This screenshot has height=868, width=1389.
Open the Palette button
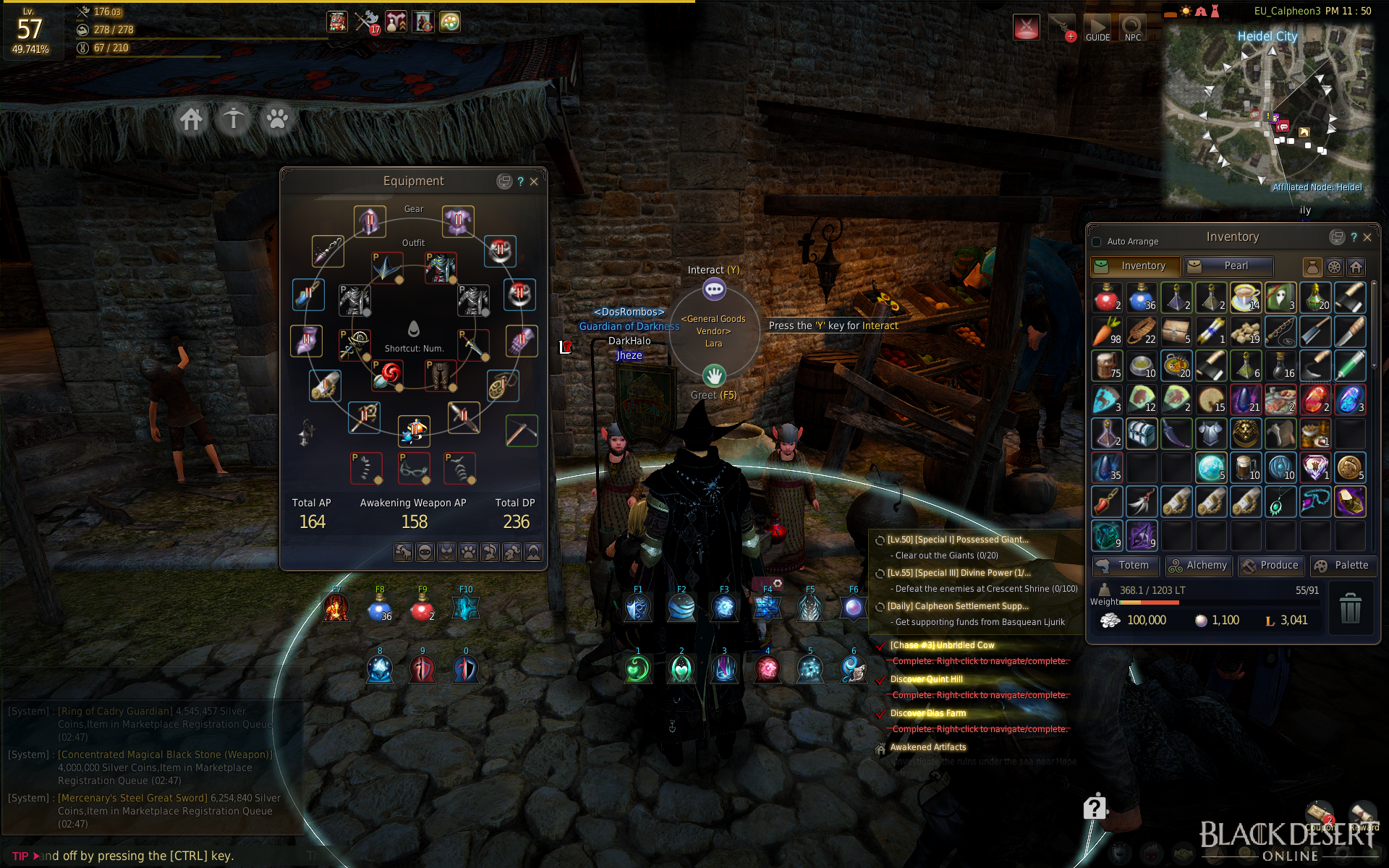1342,566
